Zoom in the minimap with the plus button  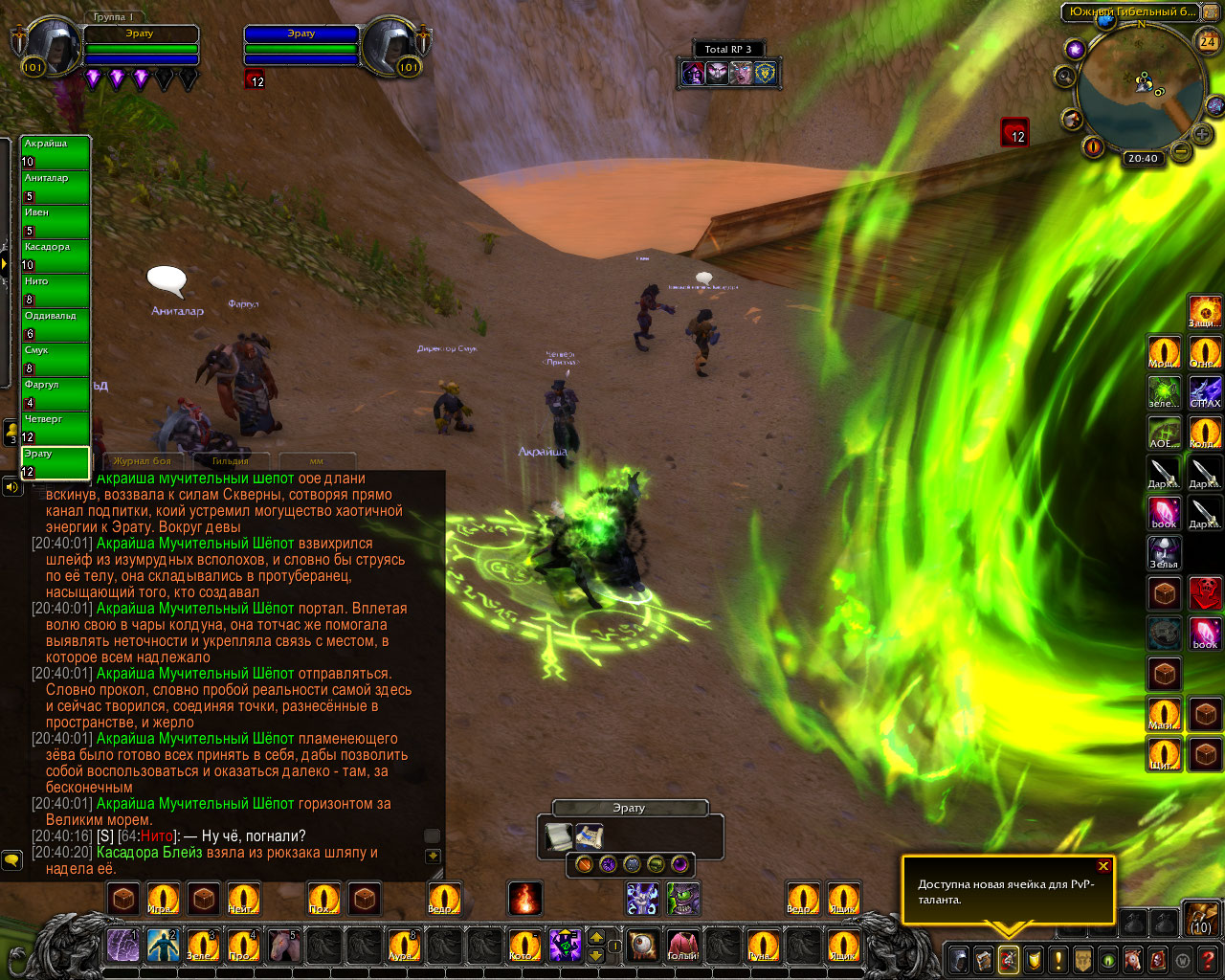click(x=1202, y=135)
